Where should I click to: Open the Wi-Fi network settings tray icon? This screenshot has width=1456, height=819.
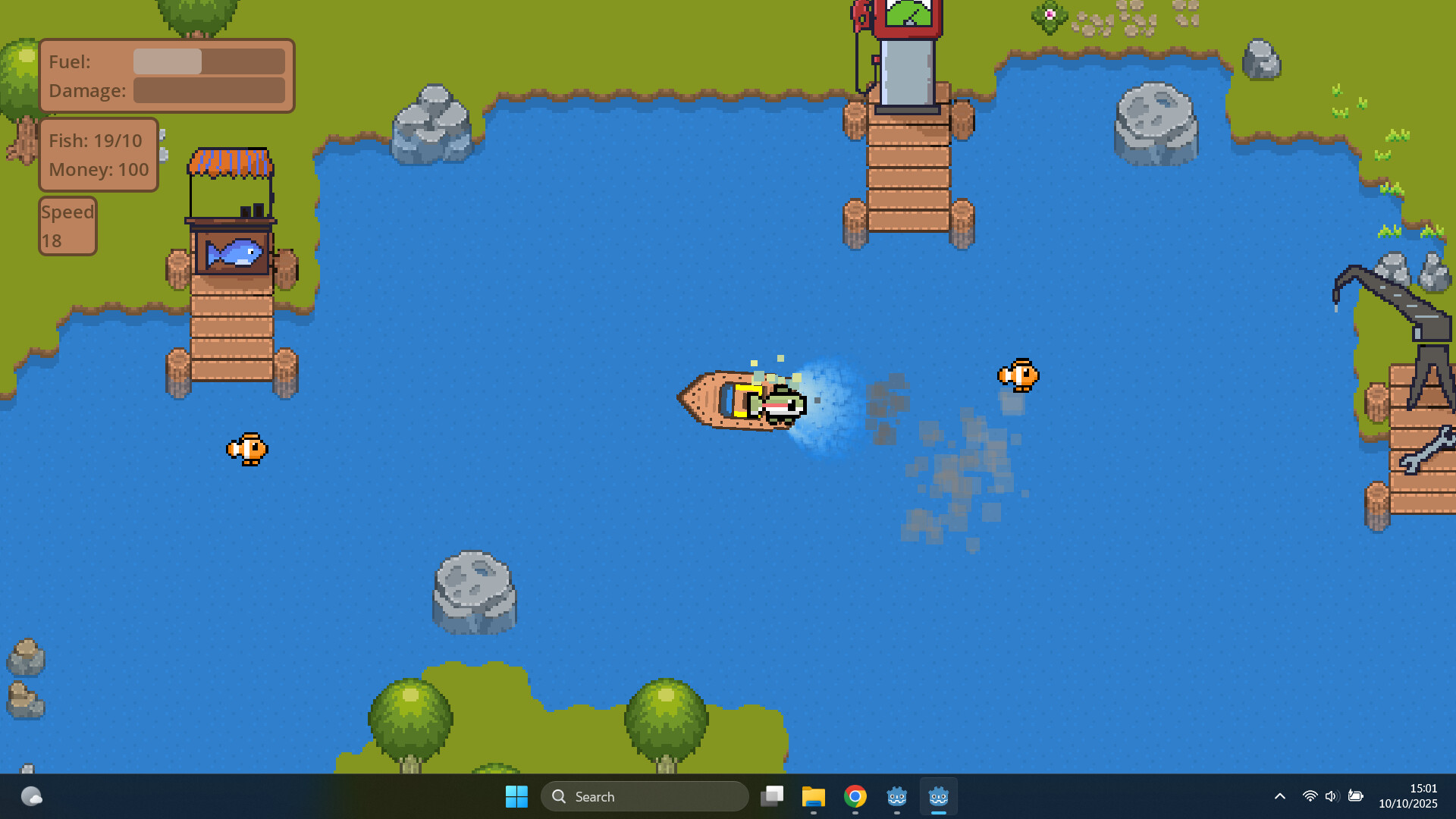[x=1309, y=796]
